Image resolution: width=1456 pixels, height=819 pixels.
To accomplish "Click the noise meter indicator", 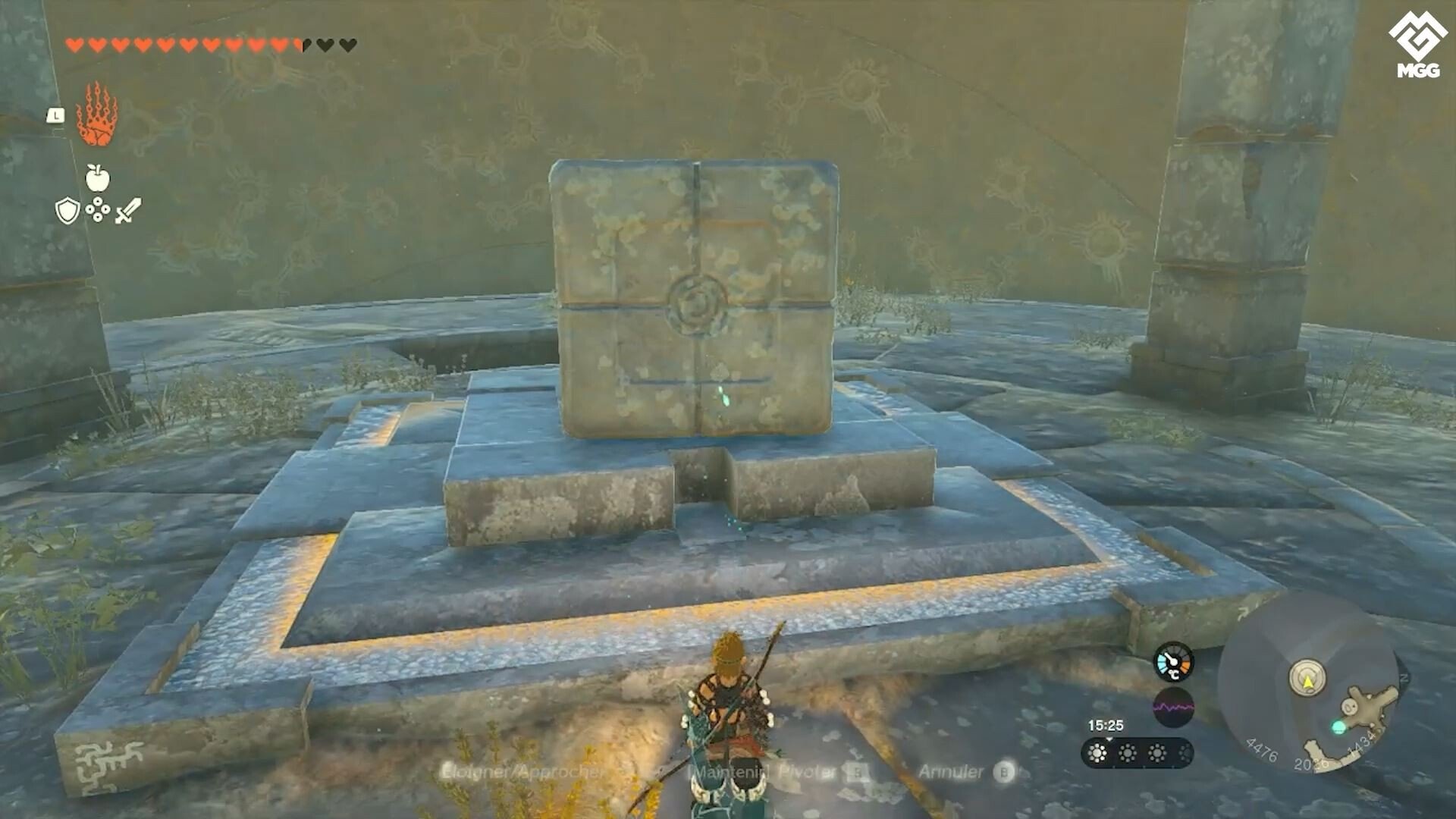I will pos(1174,707).
